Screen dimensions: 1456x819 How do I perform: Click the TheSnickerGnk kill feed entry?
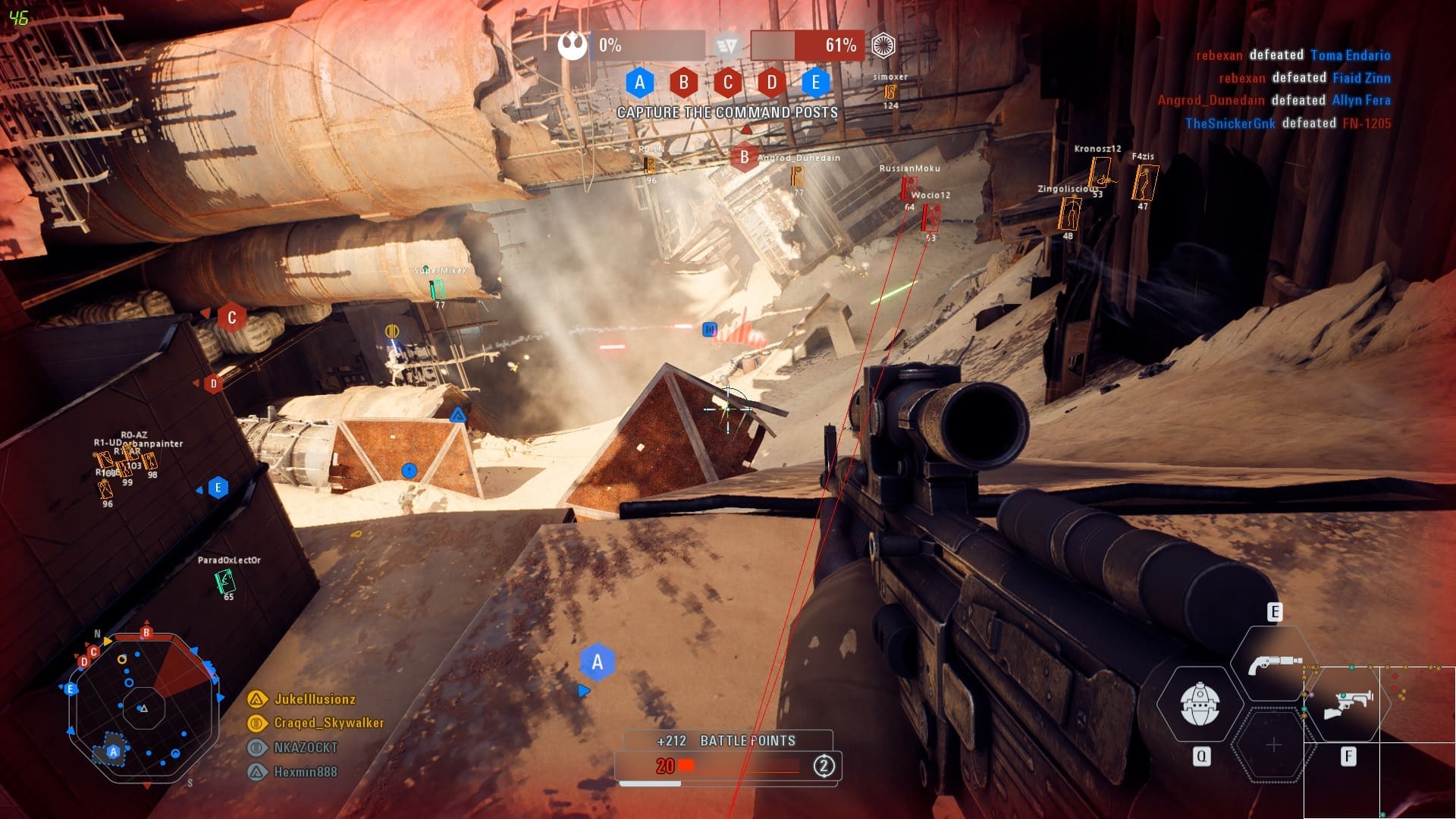coord(1288,124)
